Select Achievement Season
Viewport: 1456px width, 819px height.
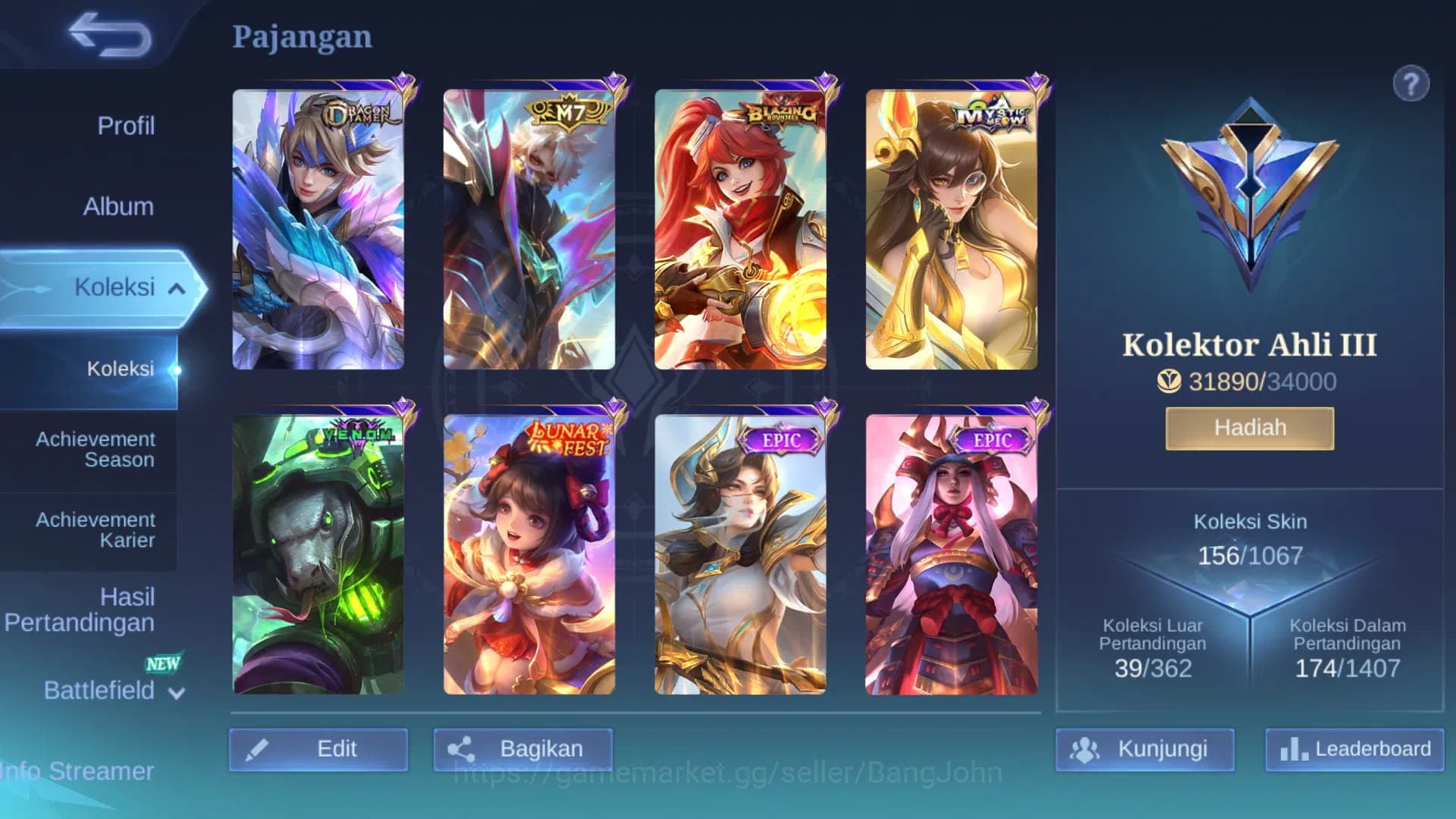click(93, 448)
